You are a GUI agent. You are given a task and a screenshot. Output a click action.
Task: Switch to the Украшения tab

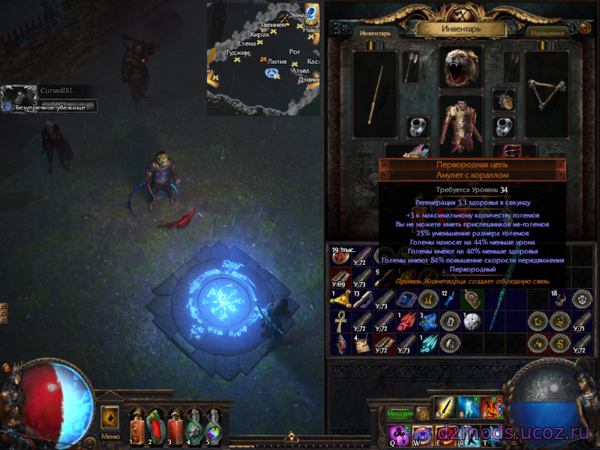pos(547,32)
